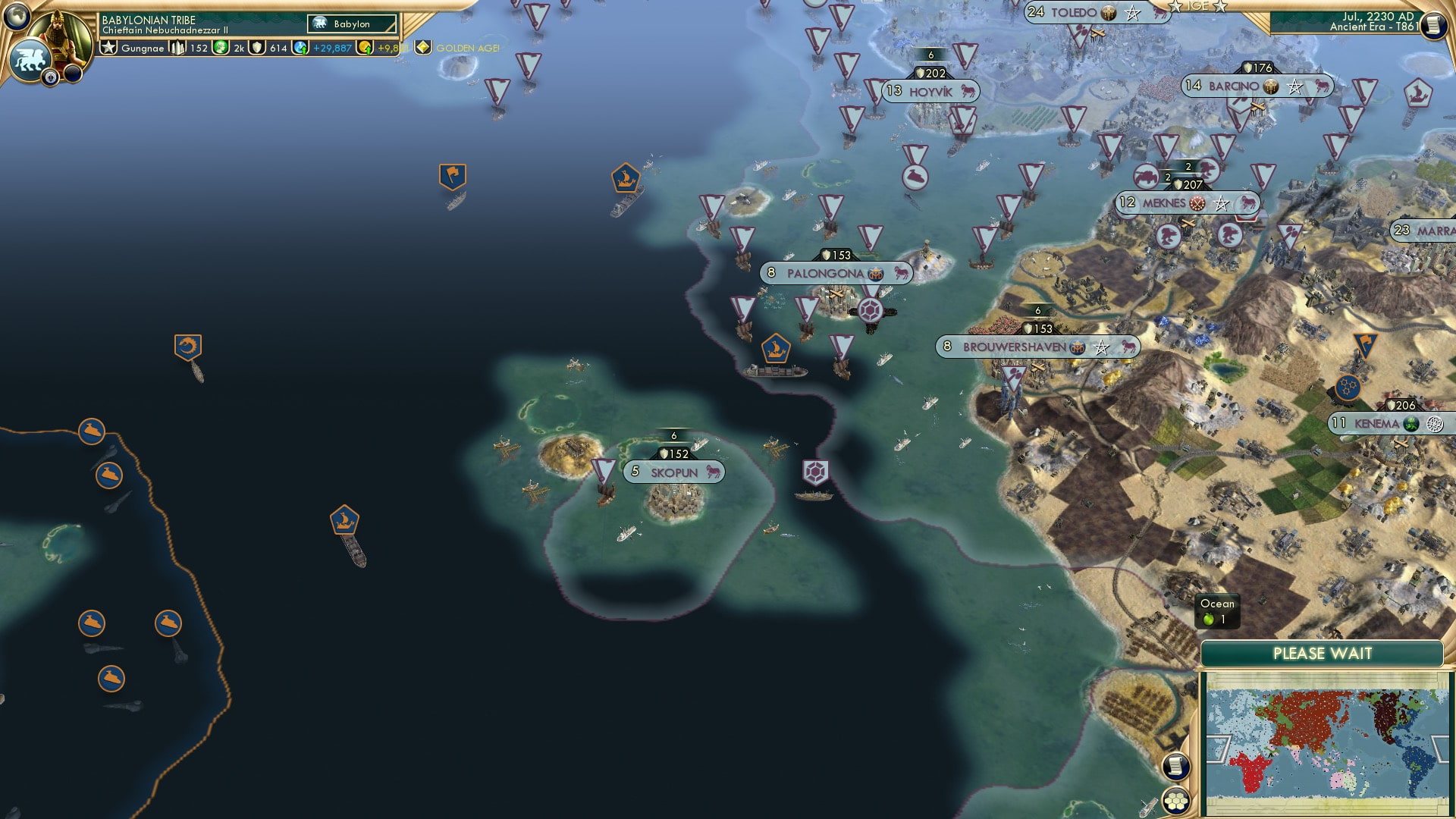This screenshot has width=1456, height=819.
Task: Open the notification scroll icon above the minimap
Action: point(1175,766)
